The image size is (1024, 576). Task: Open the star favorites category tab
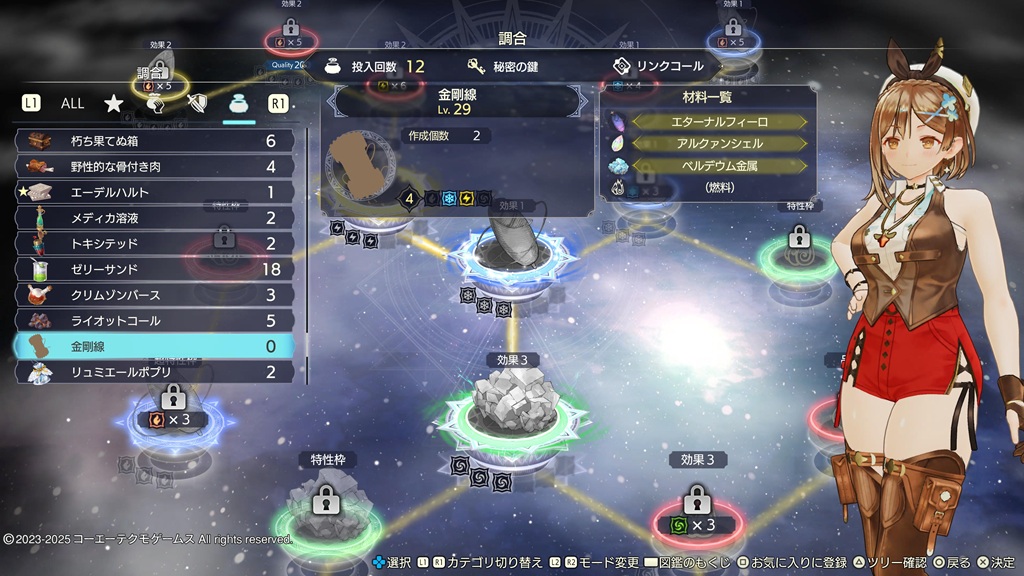click(114, 103)
